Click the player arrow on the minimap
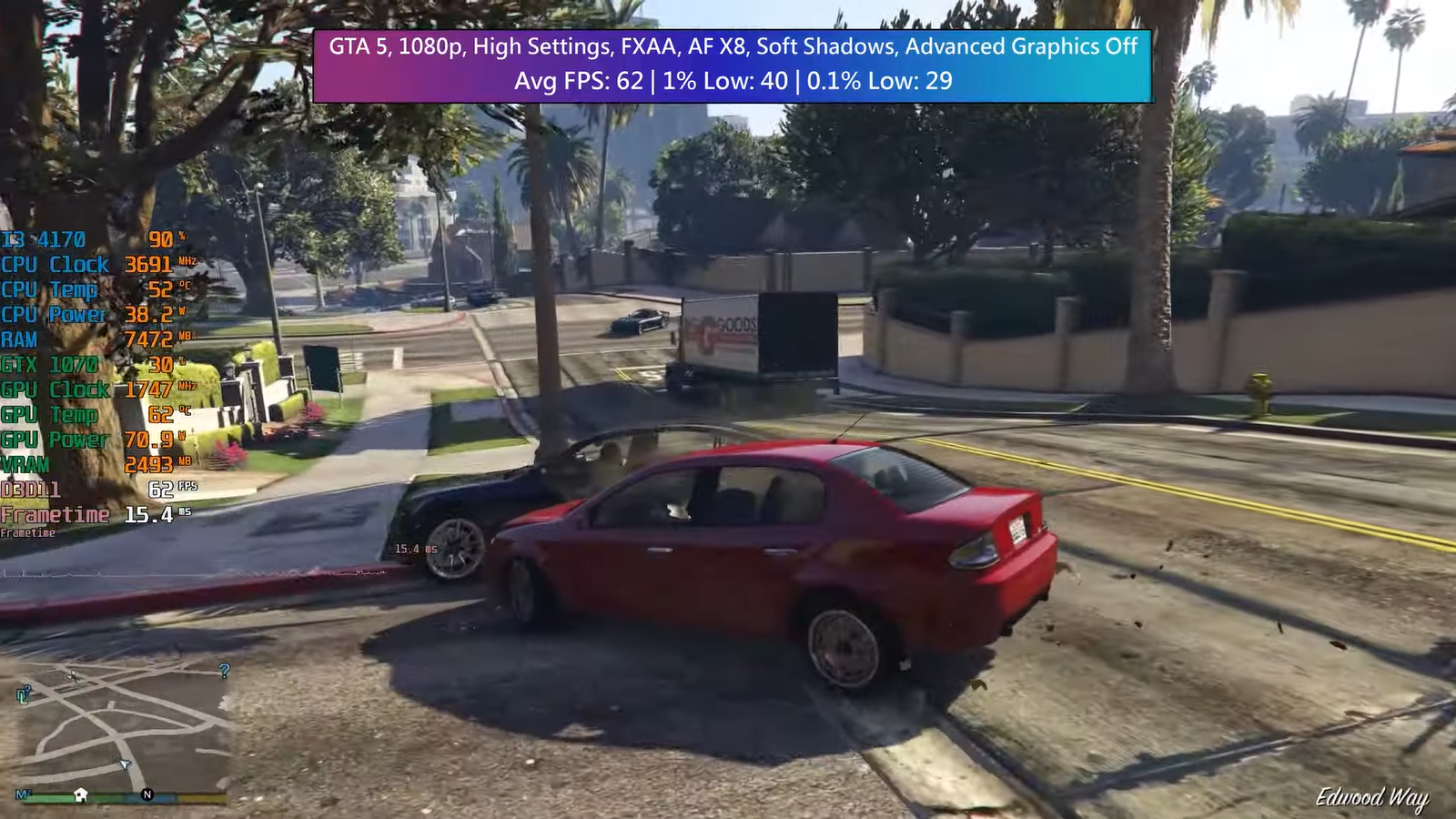Image resolution: width=1456 pixels, height=819 pixels. coord(125,763)
